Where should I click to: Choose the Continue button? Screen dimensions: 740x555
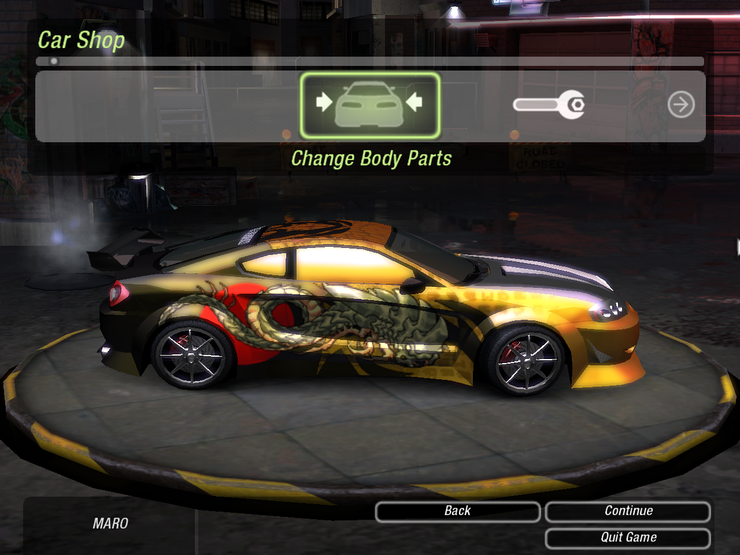628,511
